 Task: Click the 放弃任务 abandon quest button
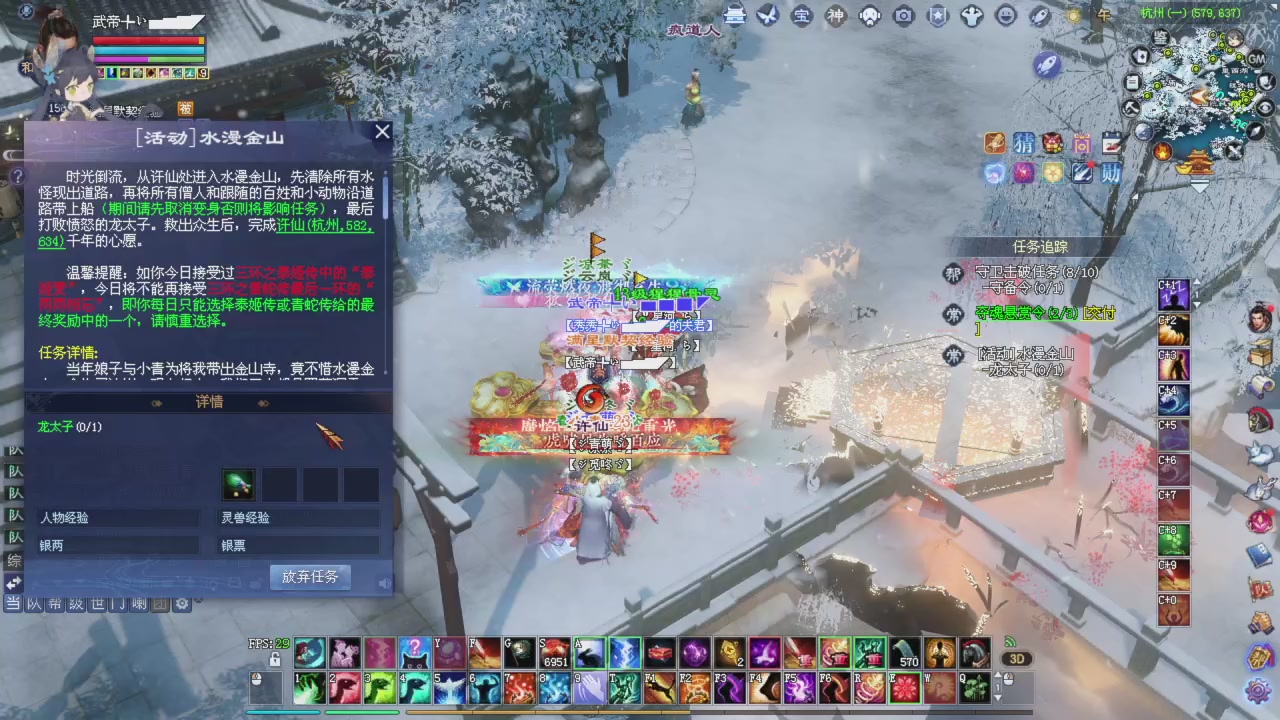(x=310, y=577)
